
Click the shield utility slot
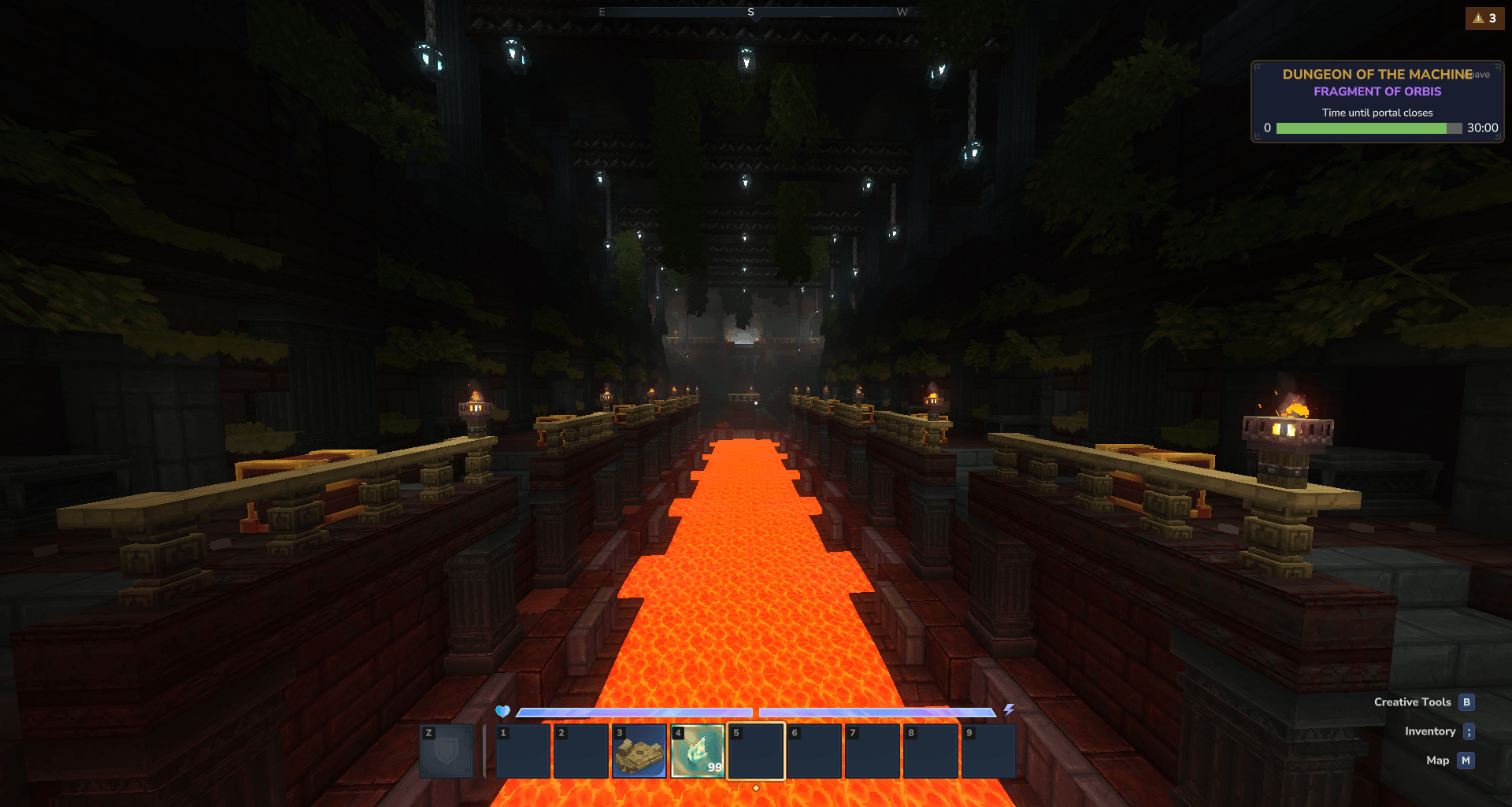[447, 751]
